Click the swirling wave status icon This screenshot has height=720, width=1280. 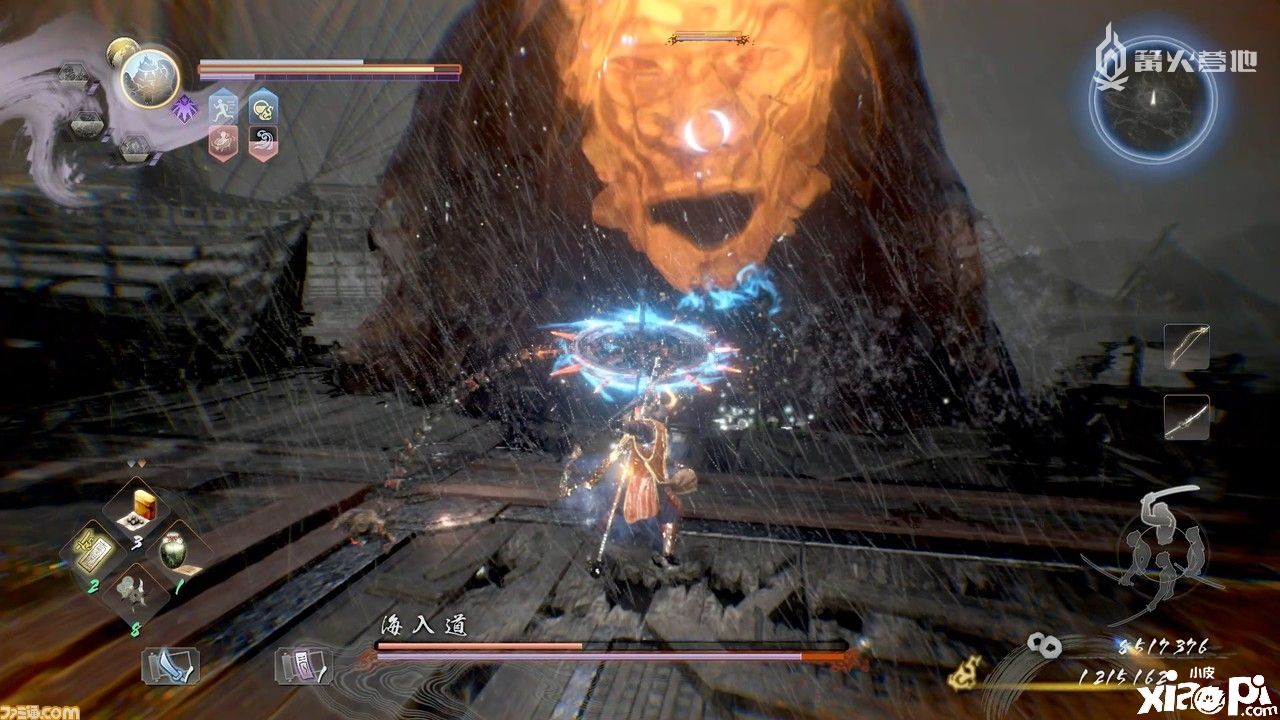point(263,140)
